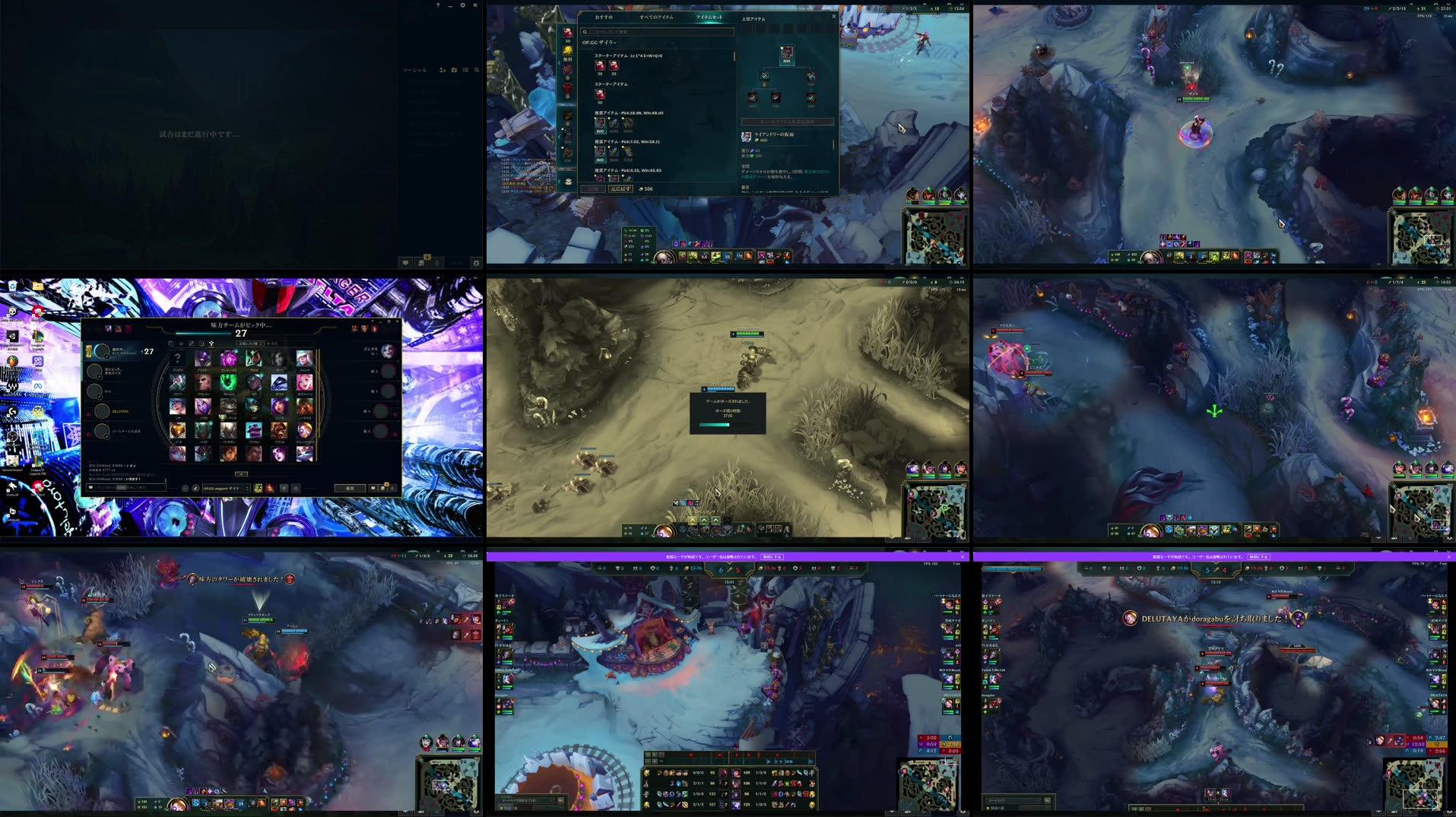Select the random pick question mark champion
The width and height of the screenshot is (1456, 817).
point(176,358)
